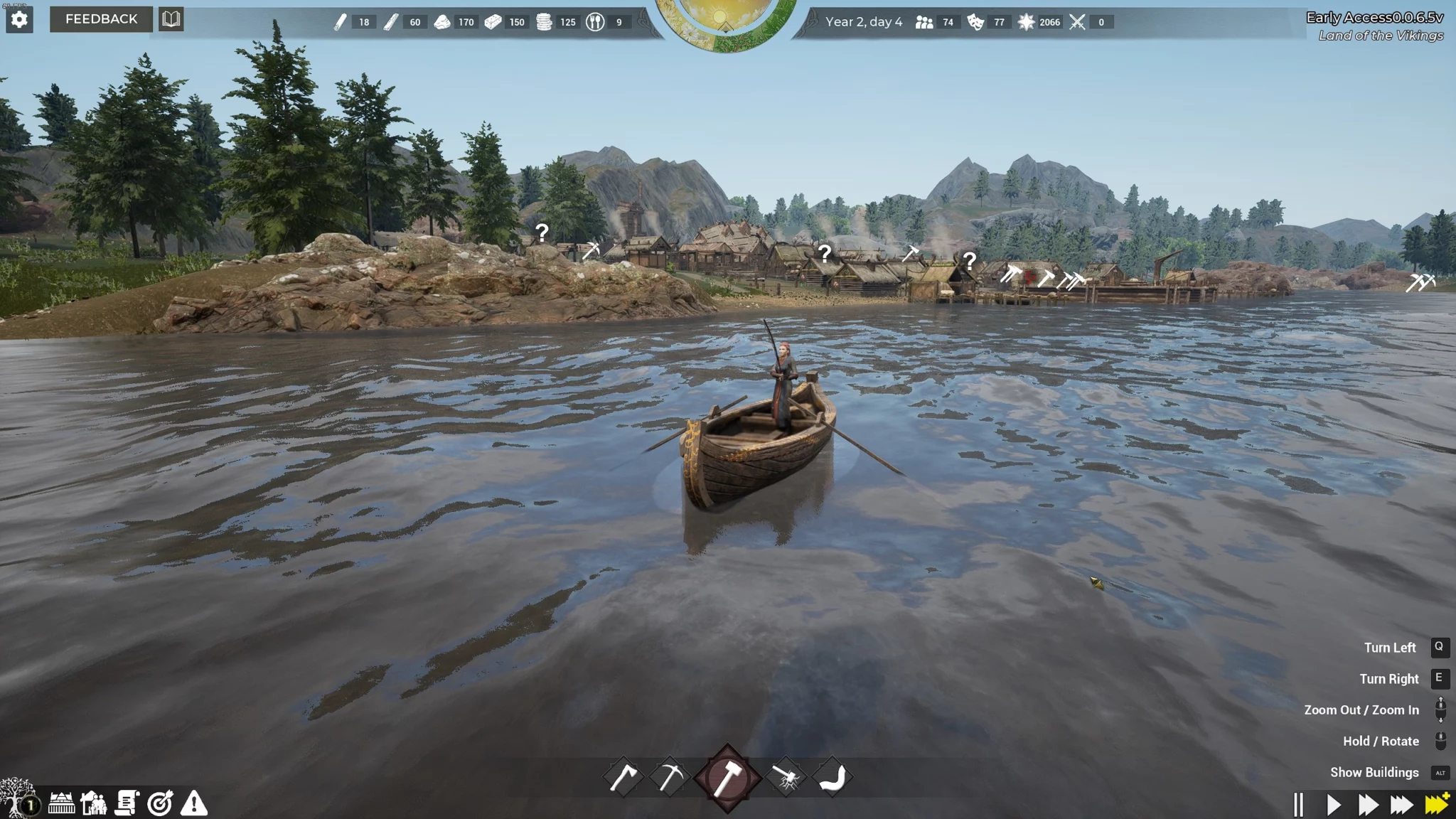Image resolution: width=1456 pixels, height=819 pixels.
Task: Open the scroll document icon
Action: click(x=127, y=803)
